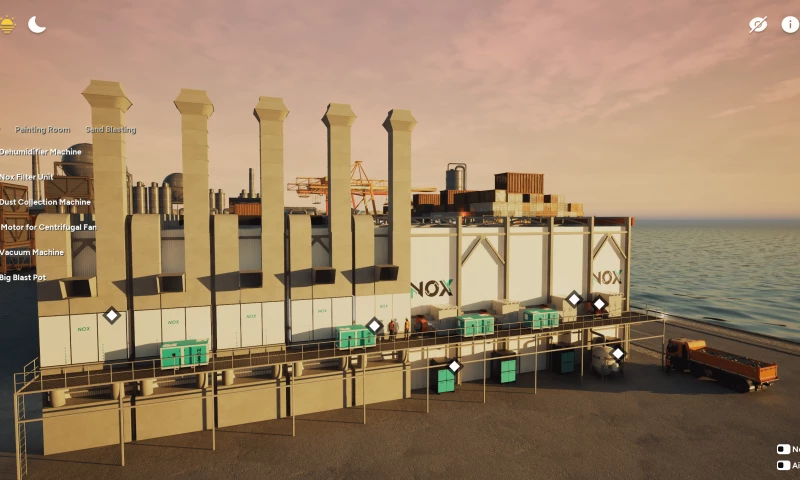This screenshot has width=800, height=480.
Task: Open the Dust Collection Machine entry
Action: pyautogui.click(x=45, y=202)
